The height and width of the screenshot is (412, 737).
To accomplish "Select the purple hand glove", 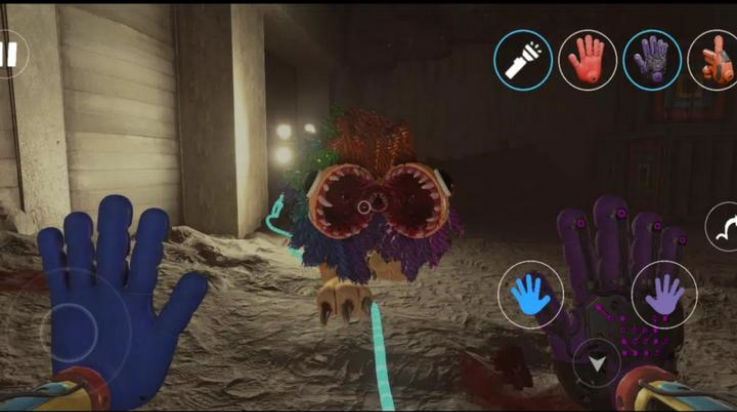I will 652,60.
